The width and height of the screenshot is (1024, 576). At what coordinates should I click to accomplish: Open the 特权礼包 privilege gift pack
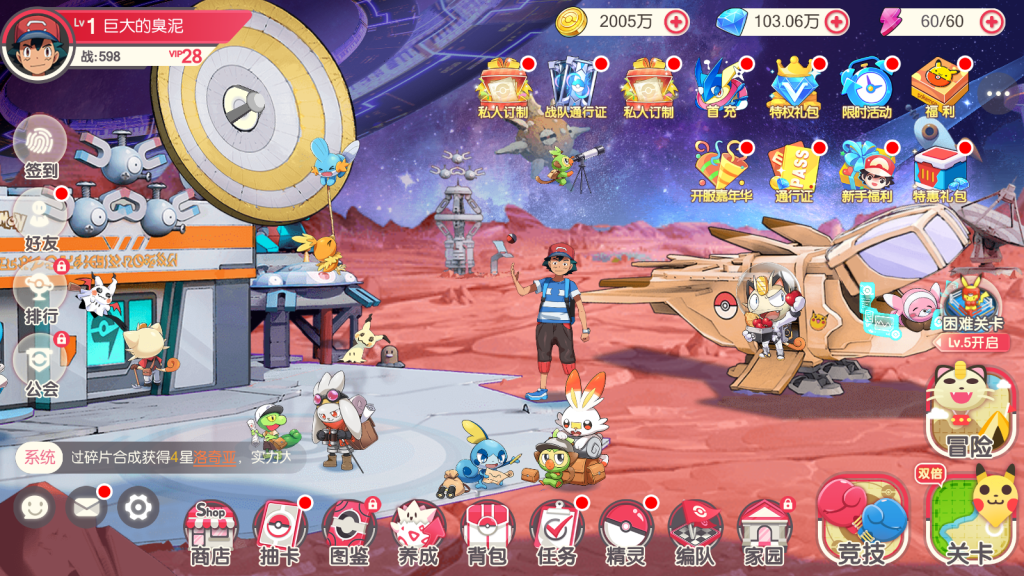[x=793, y=88]
